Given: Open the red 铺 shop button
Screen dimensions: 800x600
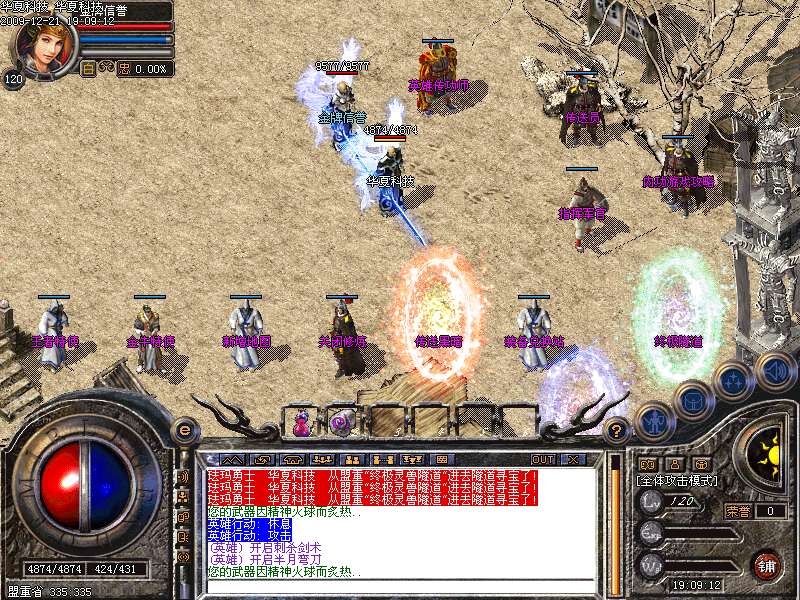Looking at the screenshot, I should point(766,564).
